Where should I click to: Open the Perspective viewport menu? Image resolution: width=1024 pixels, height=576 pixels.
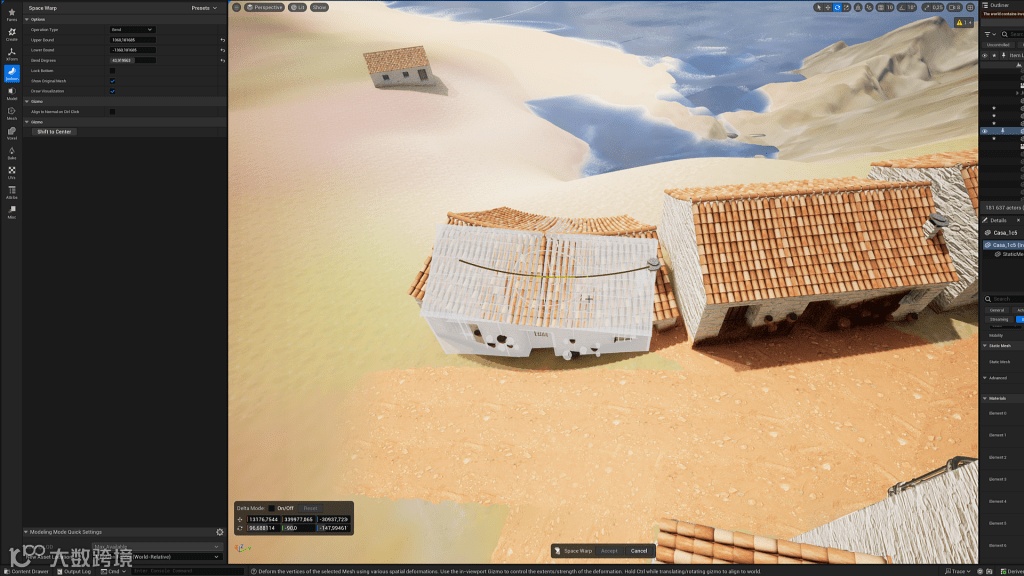point(265,7)
